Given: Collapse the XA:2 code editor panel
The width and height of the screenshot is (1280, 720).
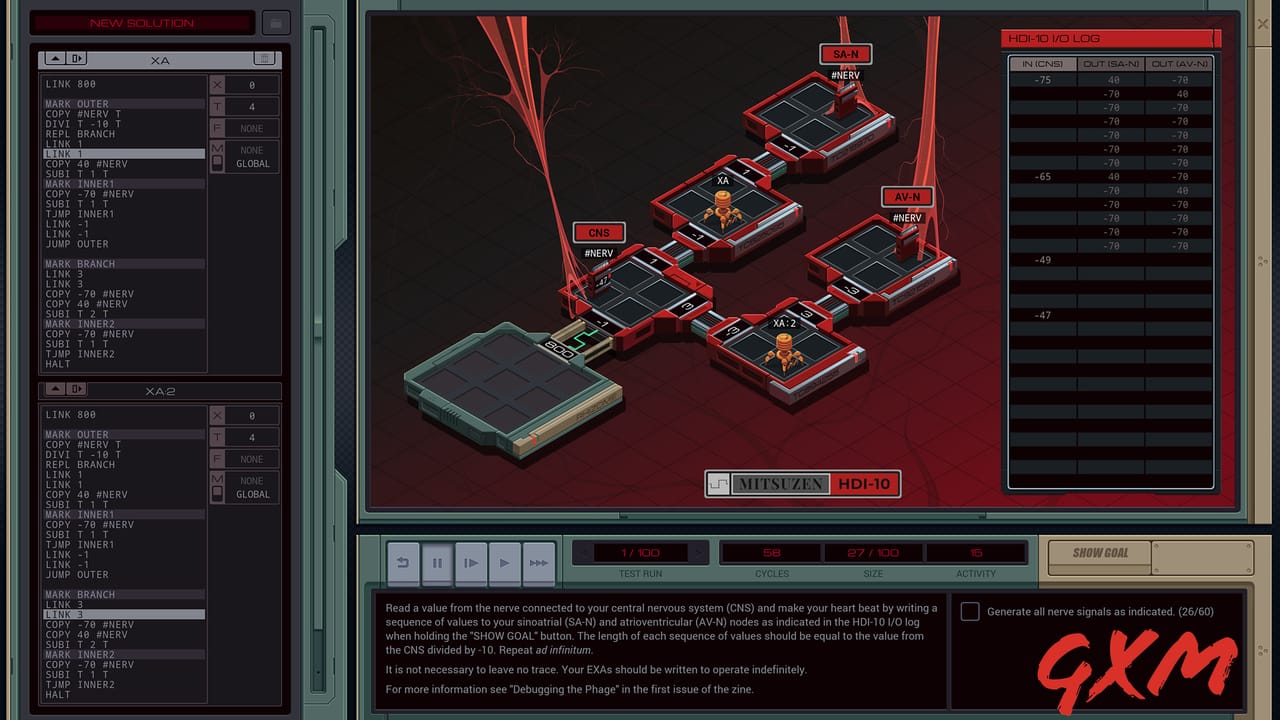Looking at the screenshot, I should click(55, 390).
